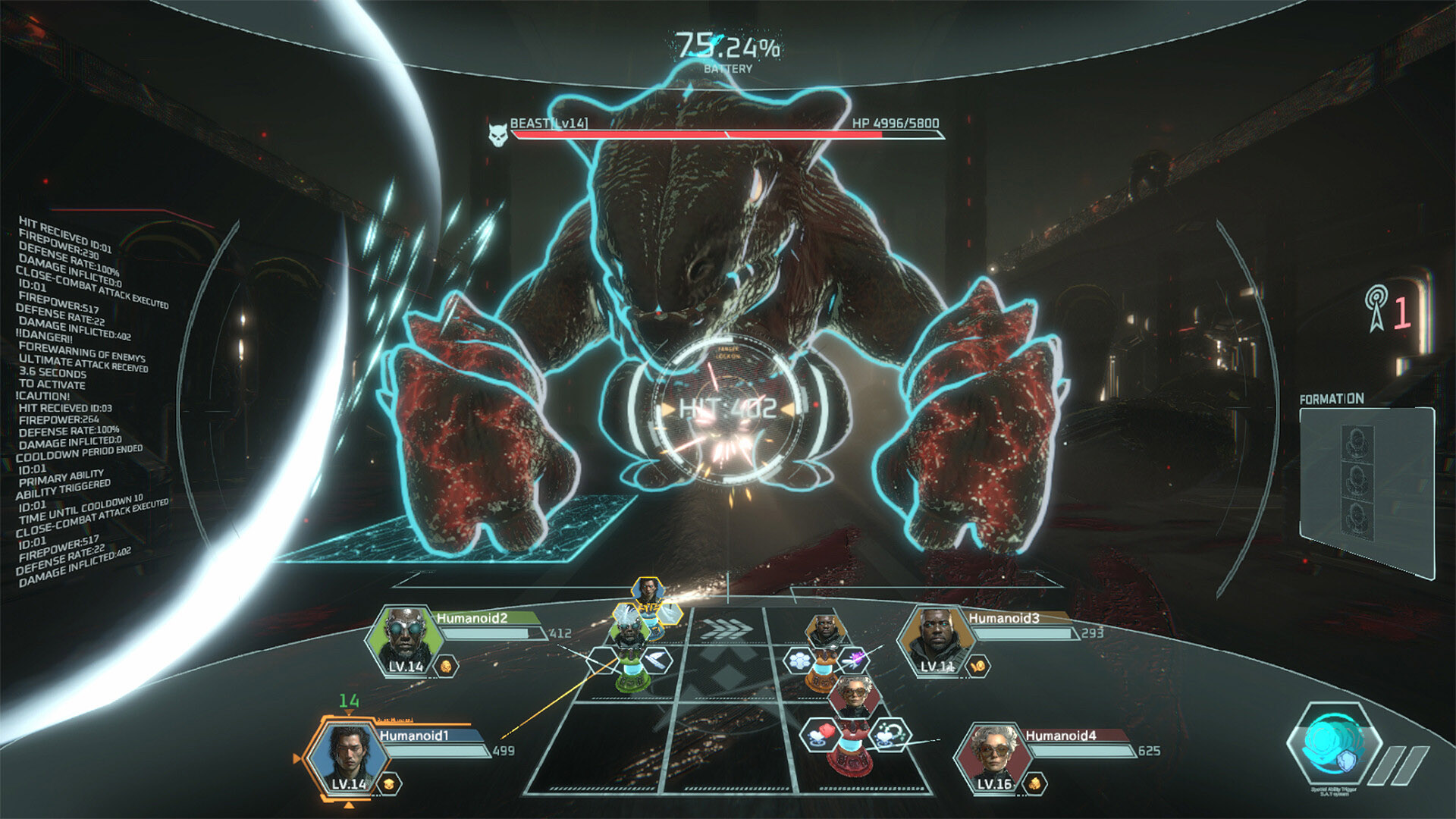The width and height of the screenshot is (1456, 819).
Task: Click Humanoid4's gold class badge
Action: [1035, 783]
